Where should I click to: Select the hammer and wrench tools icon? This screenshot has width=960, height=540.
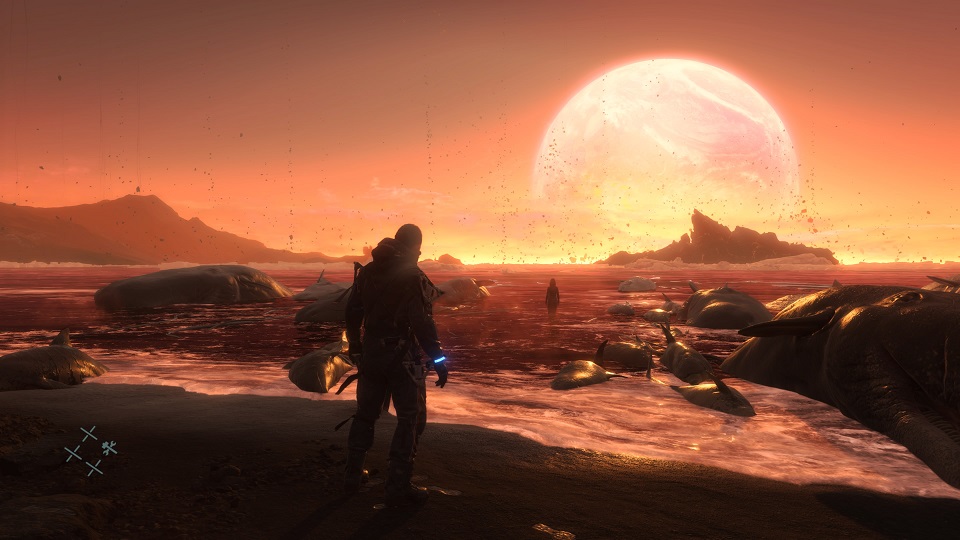pos(109,448)
